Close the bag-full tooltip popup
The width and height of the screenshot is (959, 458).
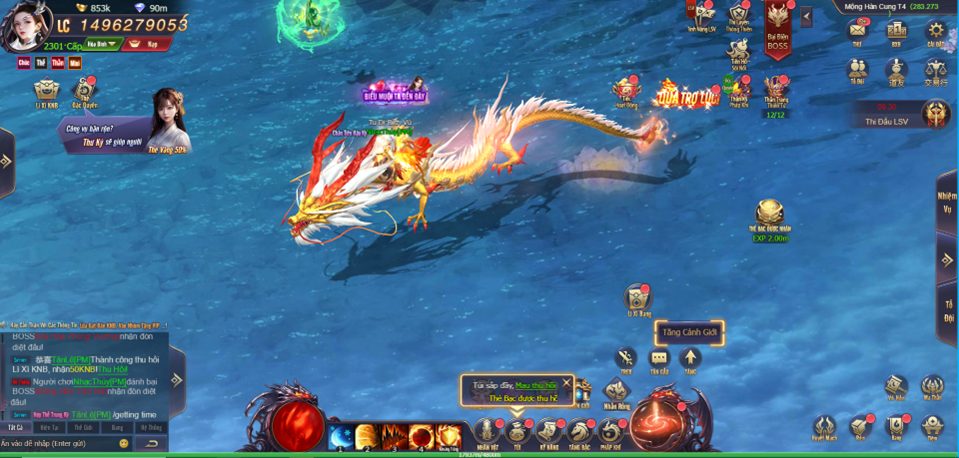tap(567, 382)
